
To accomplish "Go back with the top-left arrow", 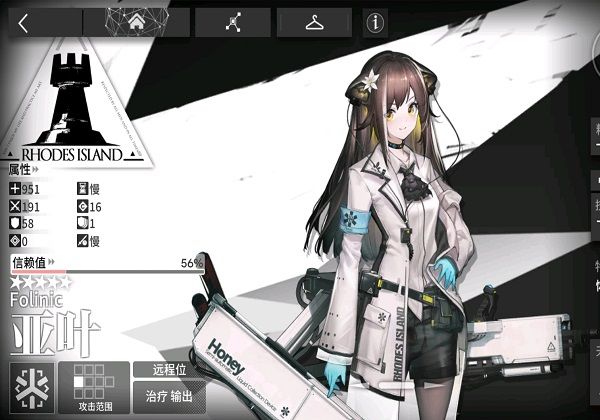I will point(23,23).
